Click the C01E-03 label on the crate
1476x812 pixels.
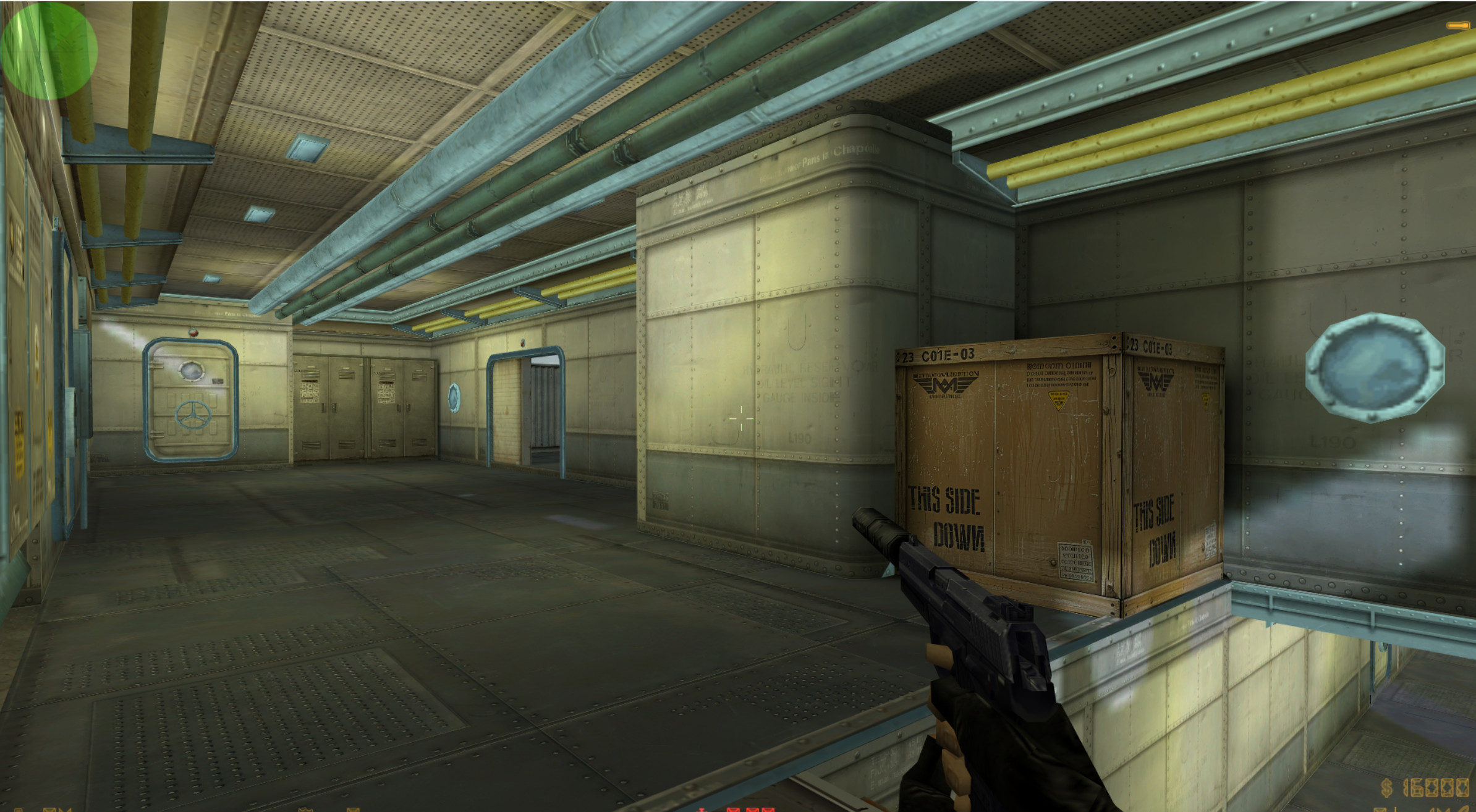coord(949,353)
